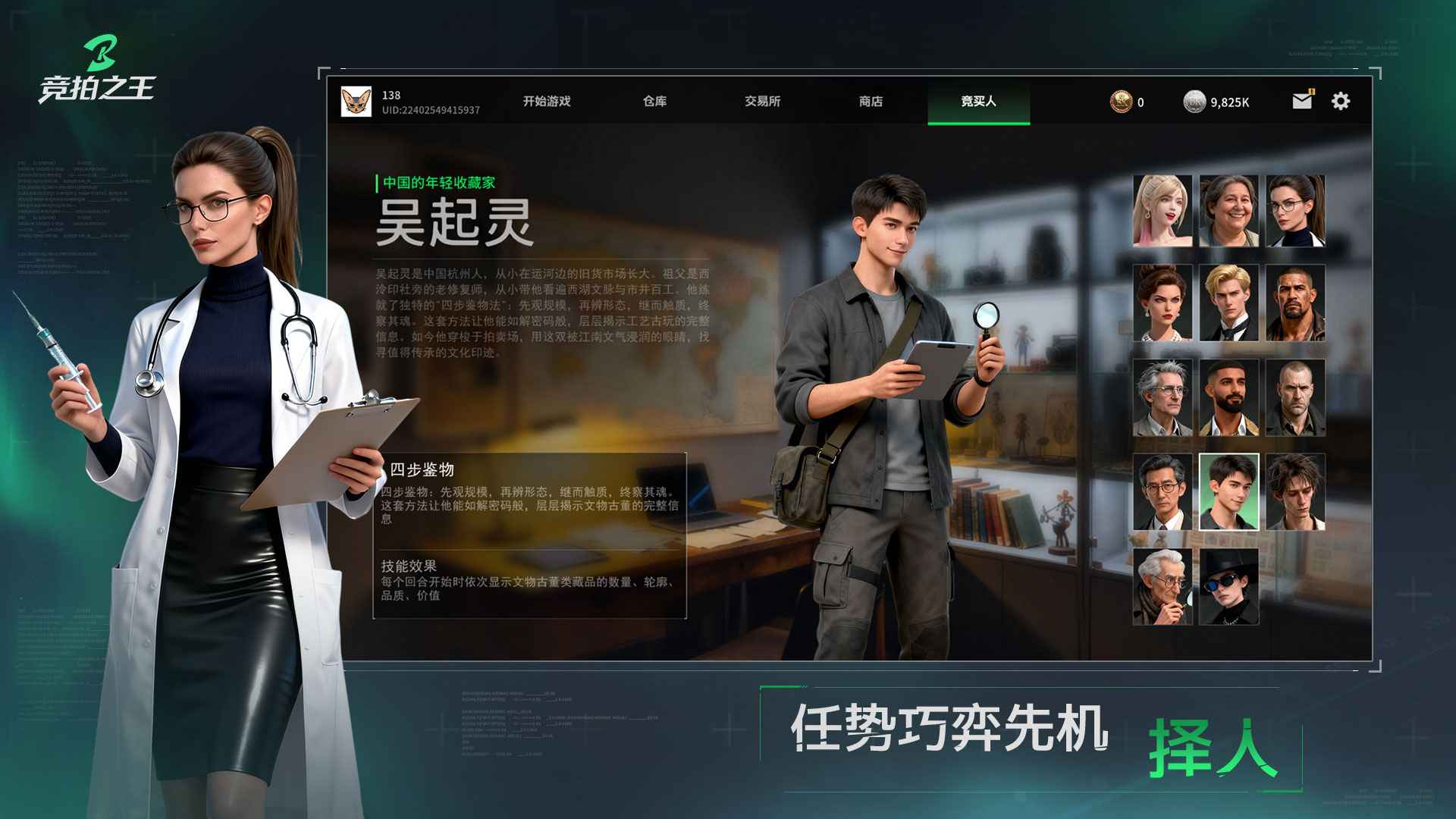The image size is (1456, 819).
Task: Select 开始游戏 to start the game
Action: [548, 101]
